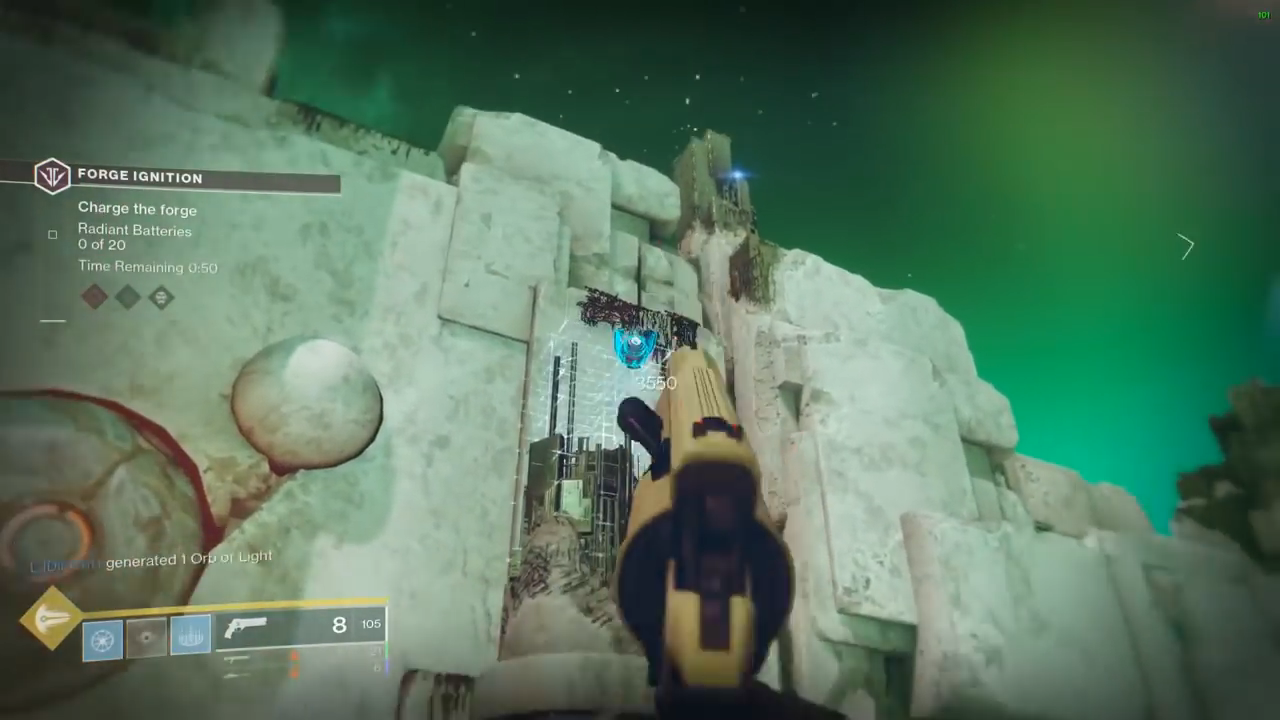Click the Forge Ignition hexagon emblem

pyautogui.click(x=51, y=176)
